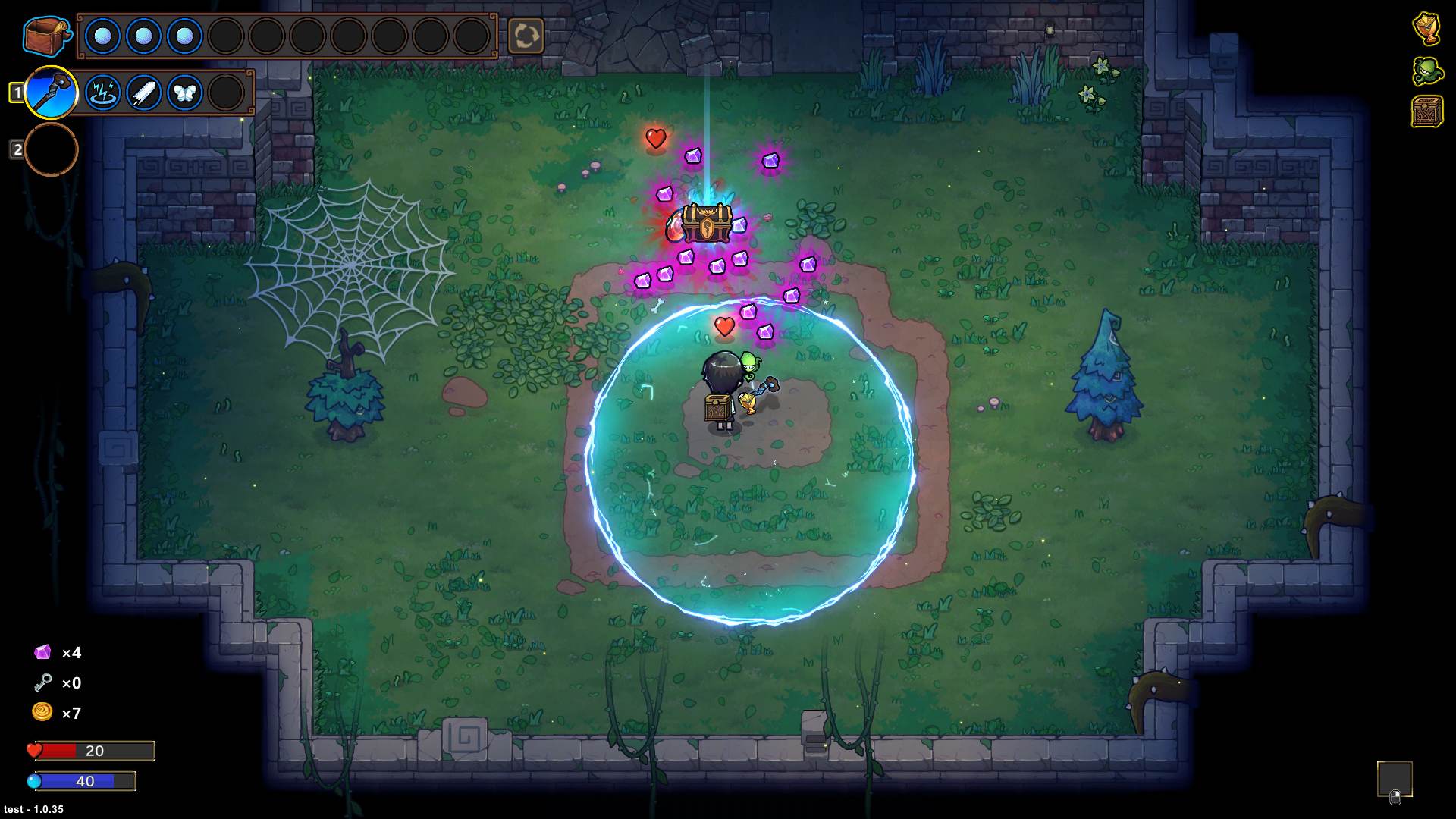Select the butterfly spell icon
The height and width of the screenshot is (819, 1456).
pos(184,92)
